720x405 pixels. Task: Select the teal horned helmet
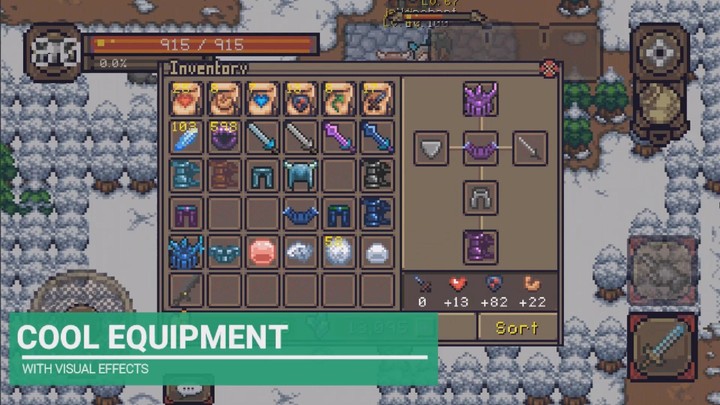[301, 175]
